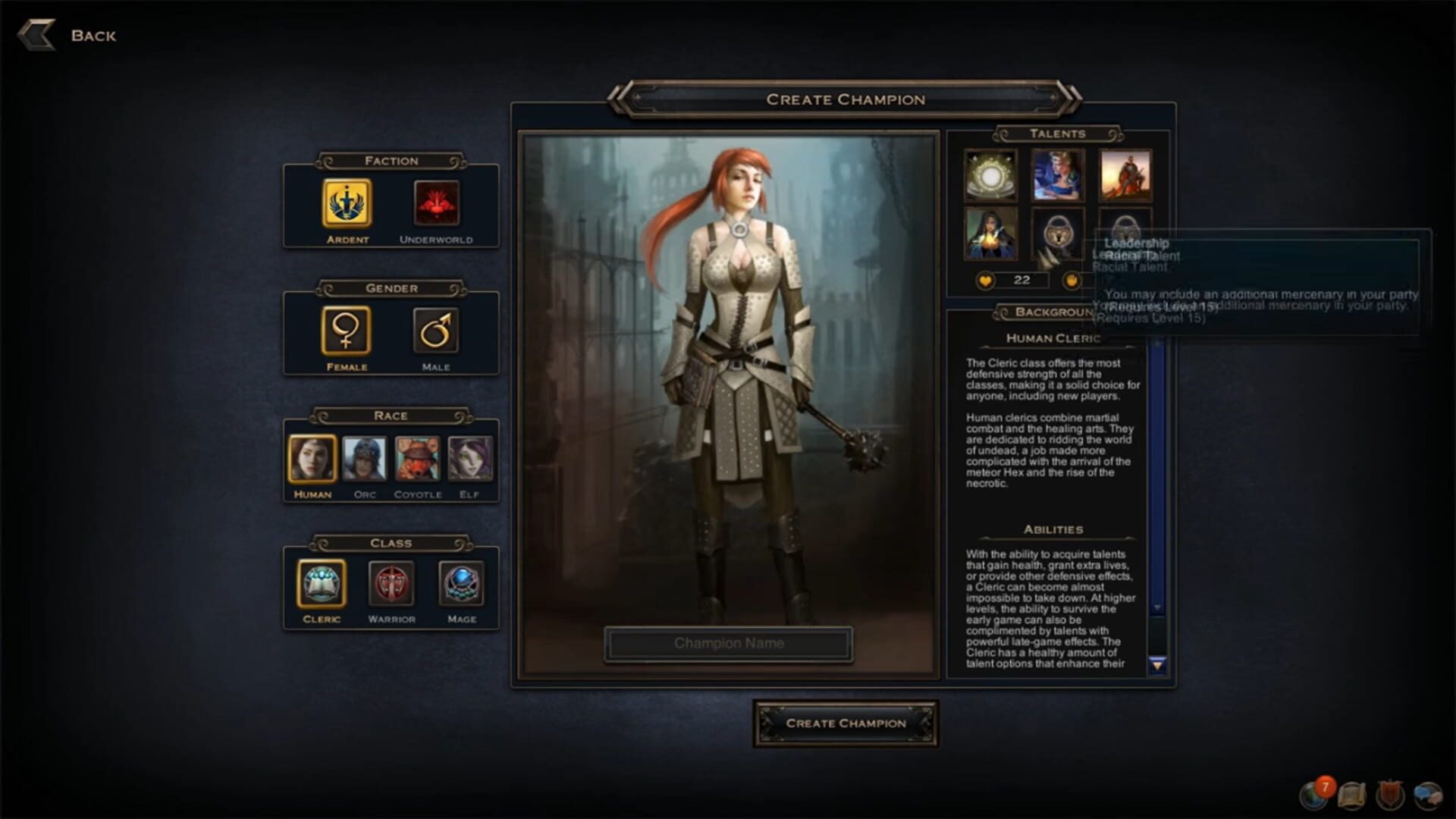Select the glowing holy light talent
This screenshot has width=1456, height=819.
point(992,176)
